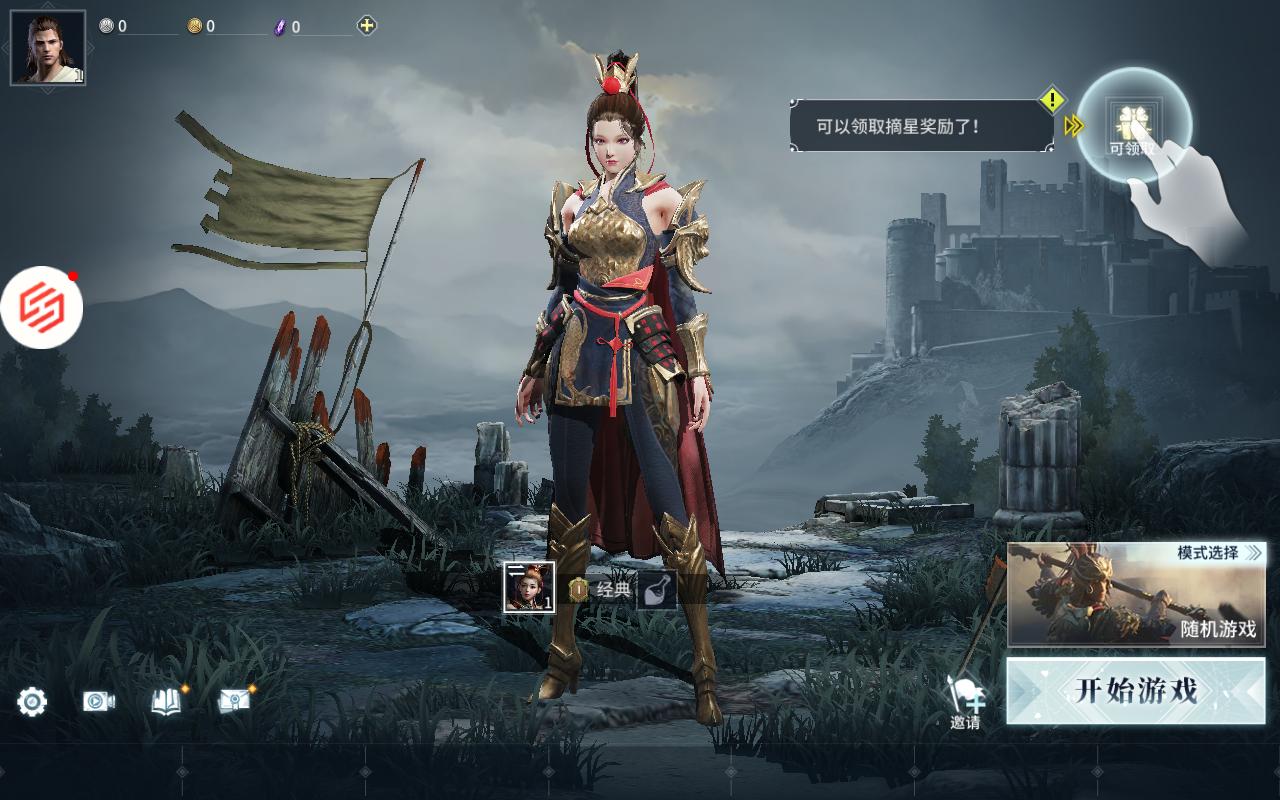1280x800 pixels.
Task: Click the yellow exclamation alert on the banner
Action: (x=1051, y=99)
